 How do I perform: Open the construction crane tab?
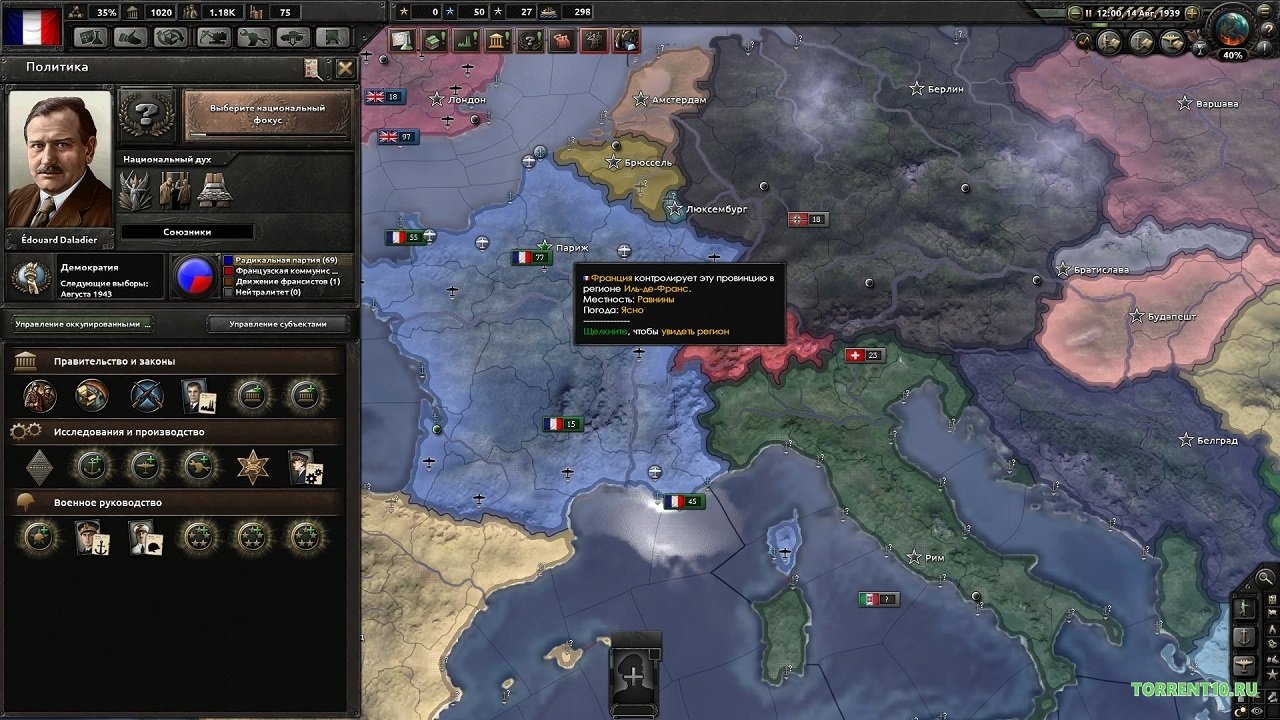pos(212,38)
